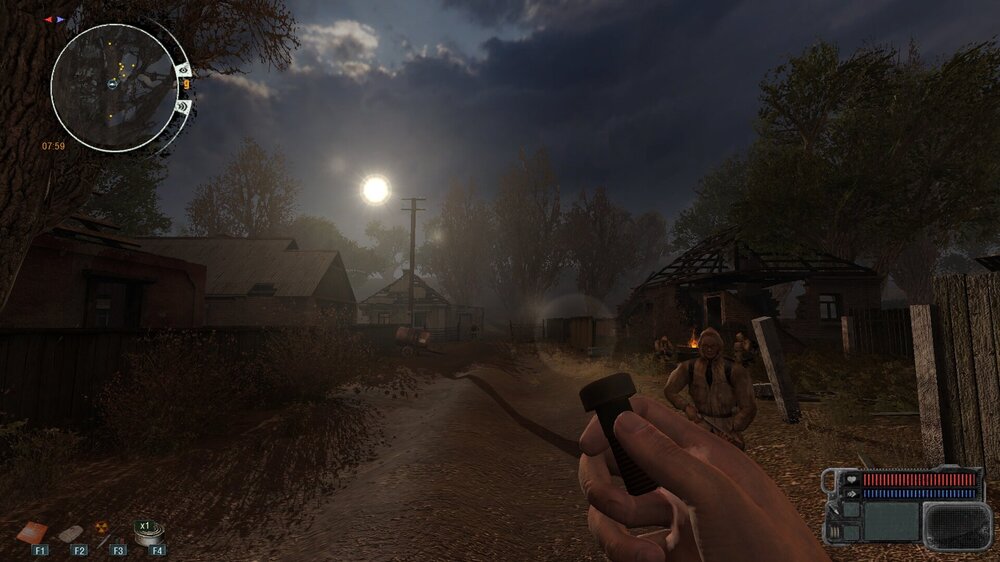Choose the canned food quick slot
1000x562 pixels.
tap(151, 535)
